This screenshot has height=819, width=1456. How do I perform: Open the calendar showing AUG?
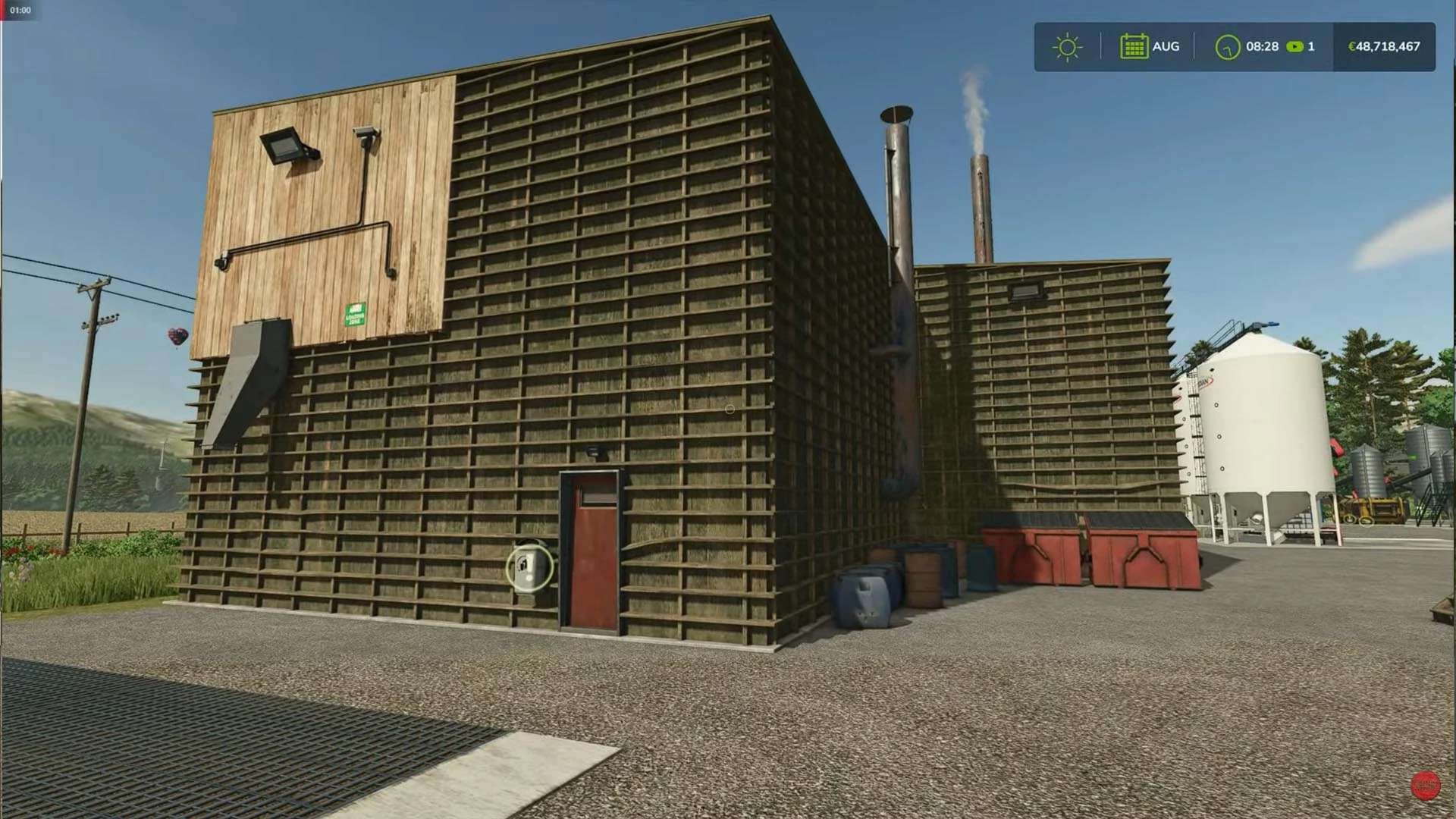1133,46
